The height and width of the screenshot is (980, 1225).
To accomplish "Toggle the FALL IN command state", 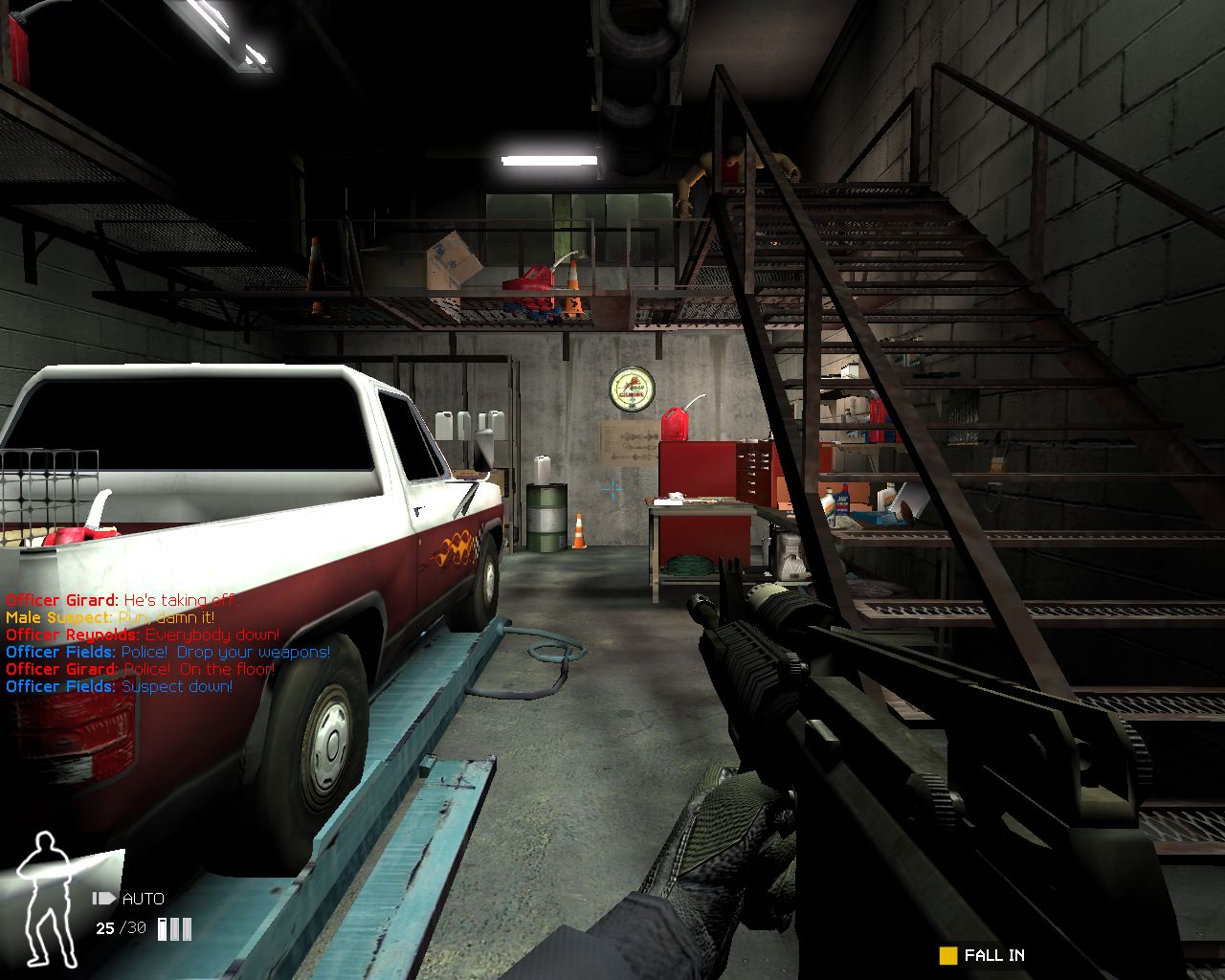I will [993, 955].
